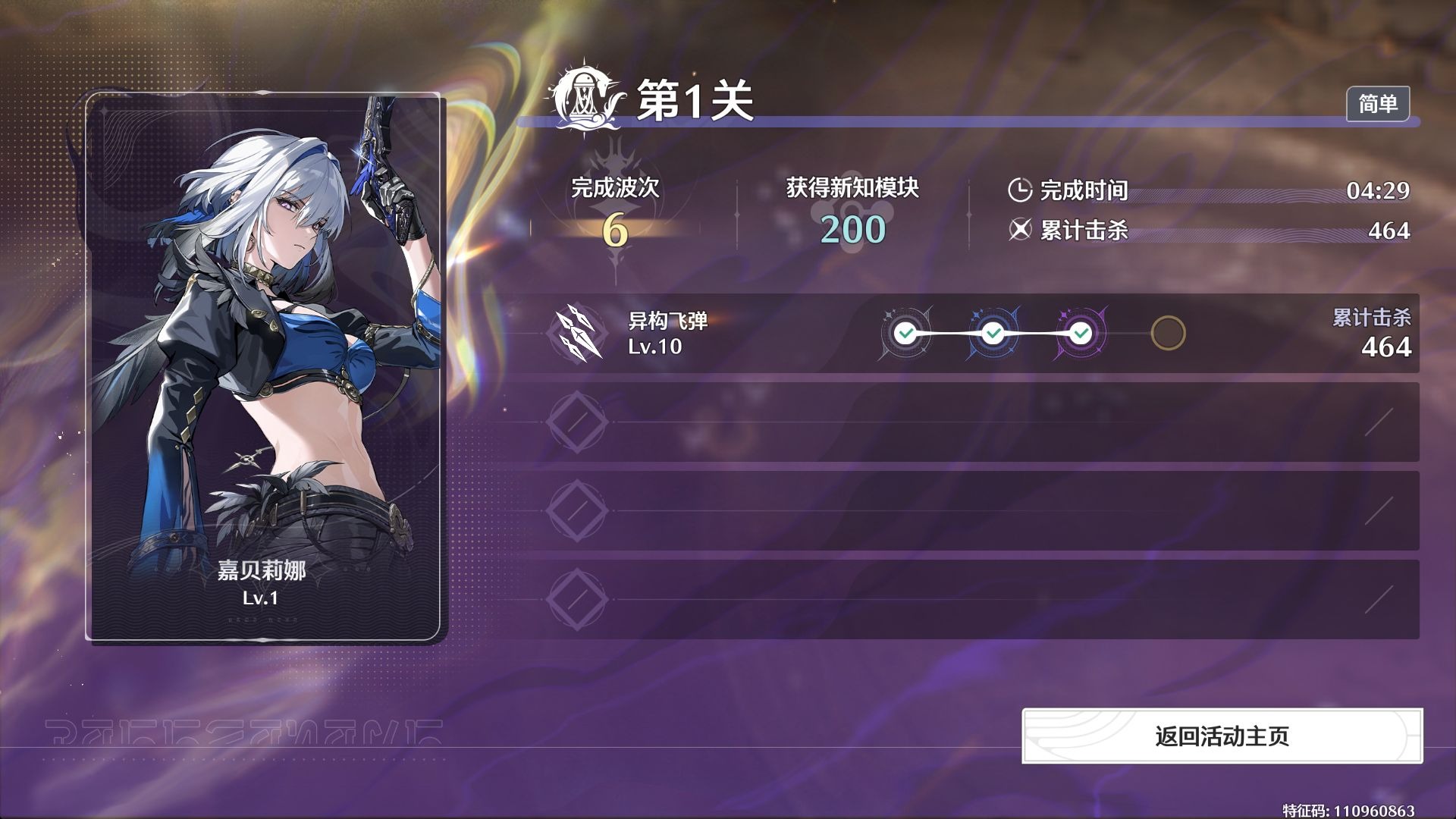
Task: Click the 累计击杀 label above 464
Action: click(1371, 316)
